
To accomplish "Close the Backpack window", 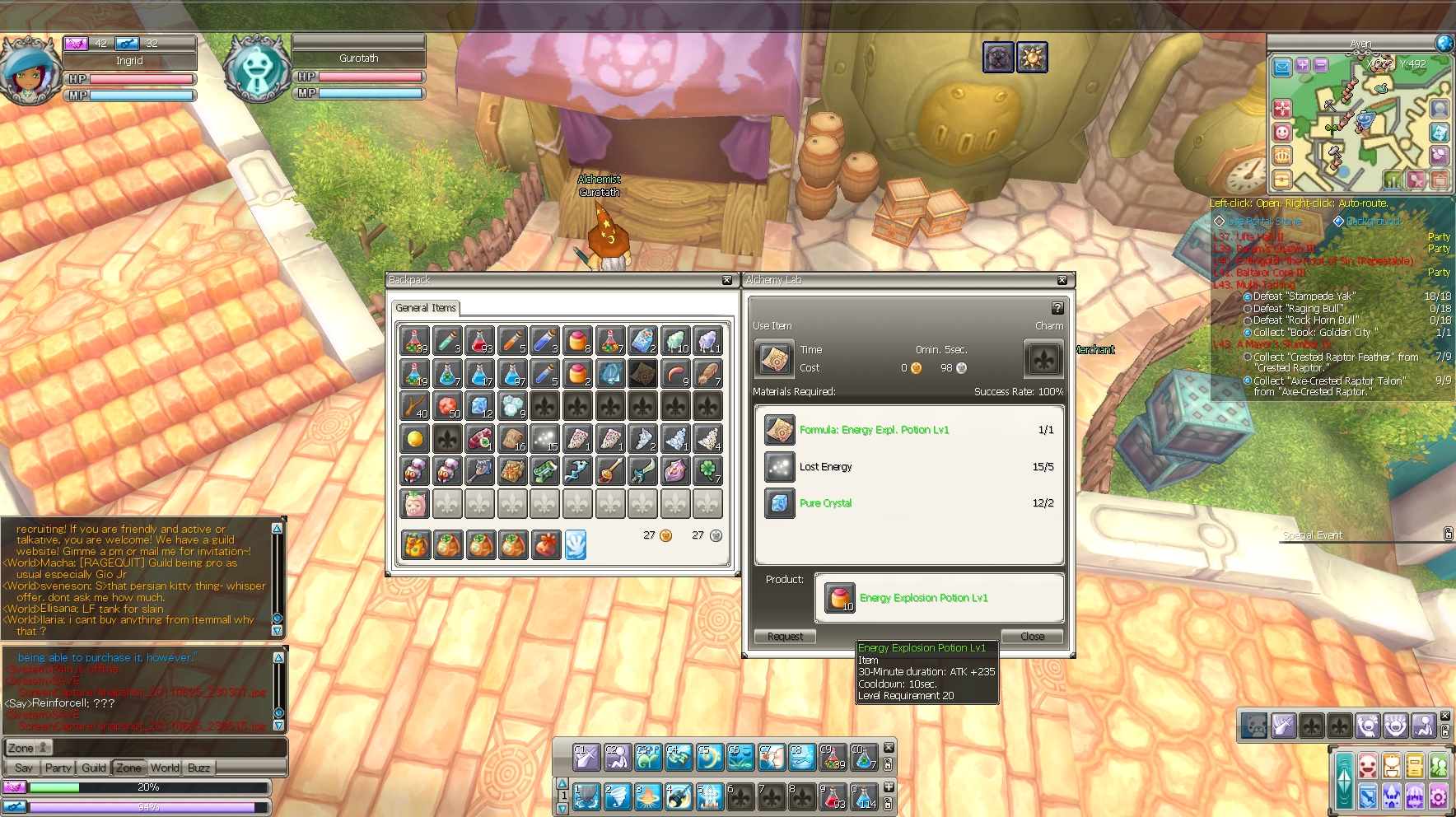I will (x=726, y=280).
